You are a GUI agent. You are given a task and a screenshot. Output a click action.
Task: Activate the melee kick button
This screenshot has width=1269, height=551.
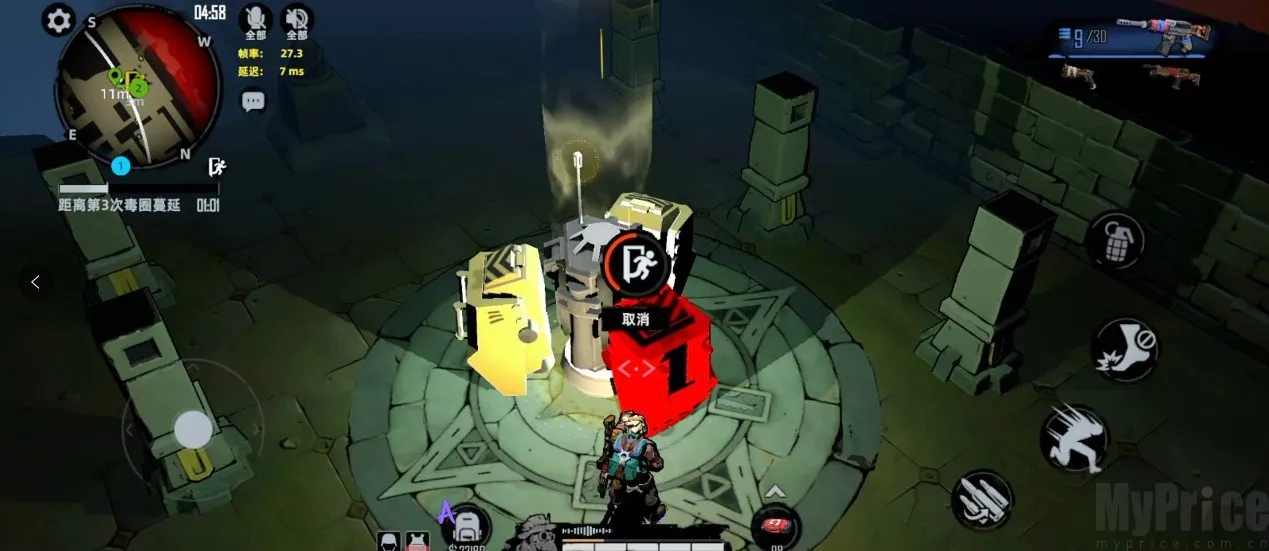coord(1124,350)
